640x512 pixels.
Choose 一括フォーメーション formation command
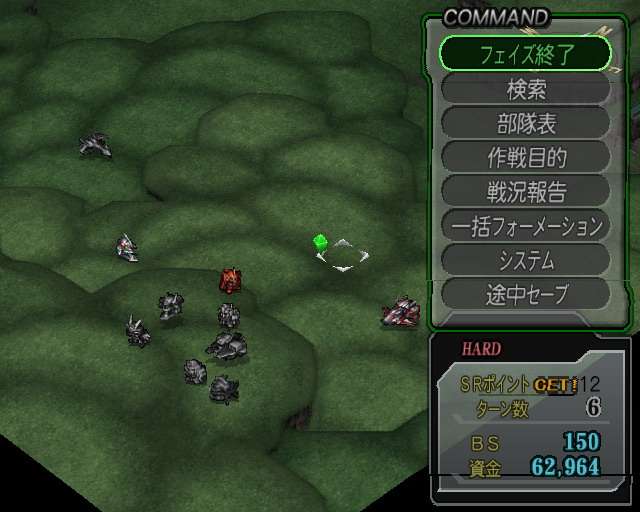(525, 226)
